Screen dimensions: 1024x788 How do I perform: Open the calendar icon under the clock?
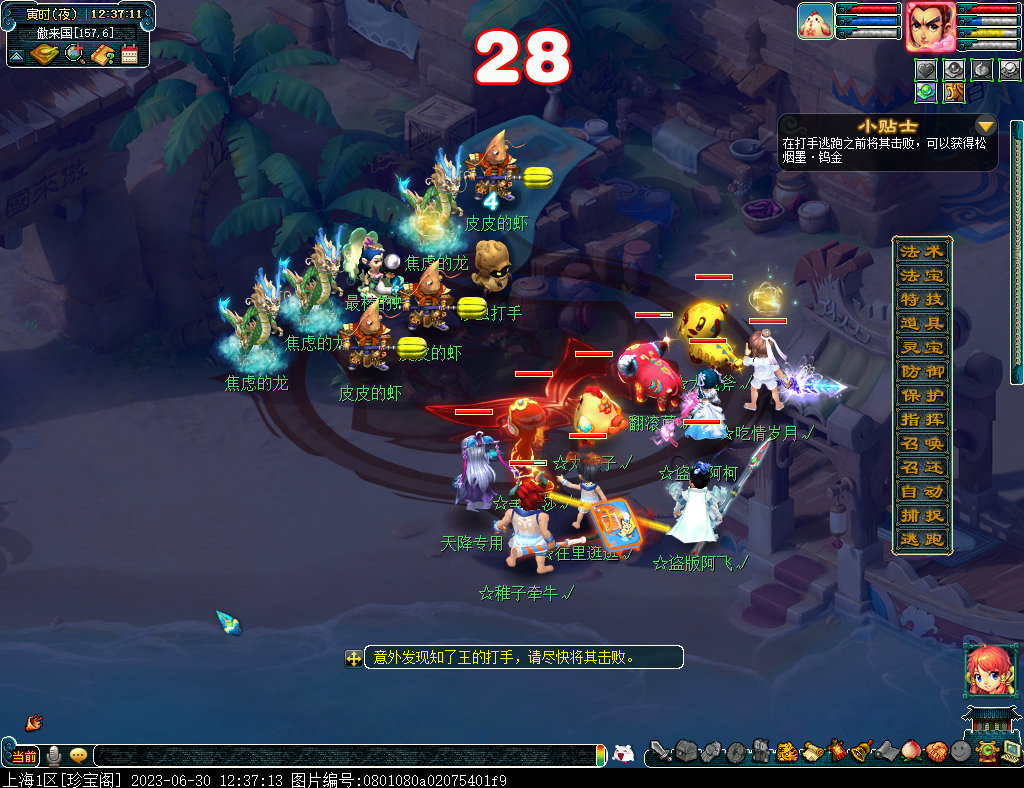129,54
